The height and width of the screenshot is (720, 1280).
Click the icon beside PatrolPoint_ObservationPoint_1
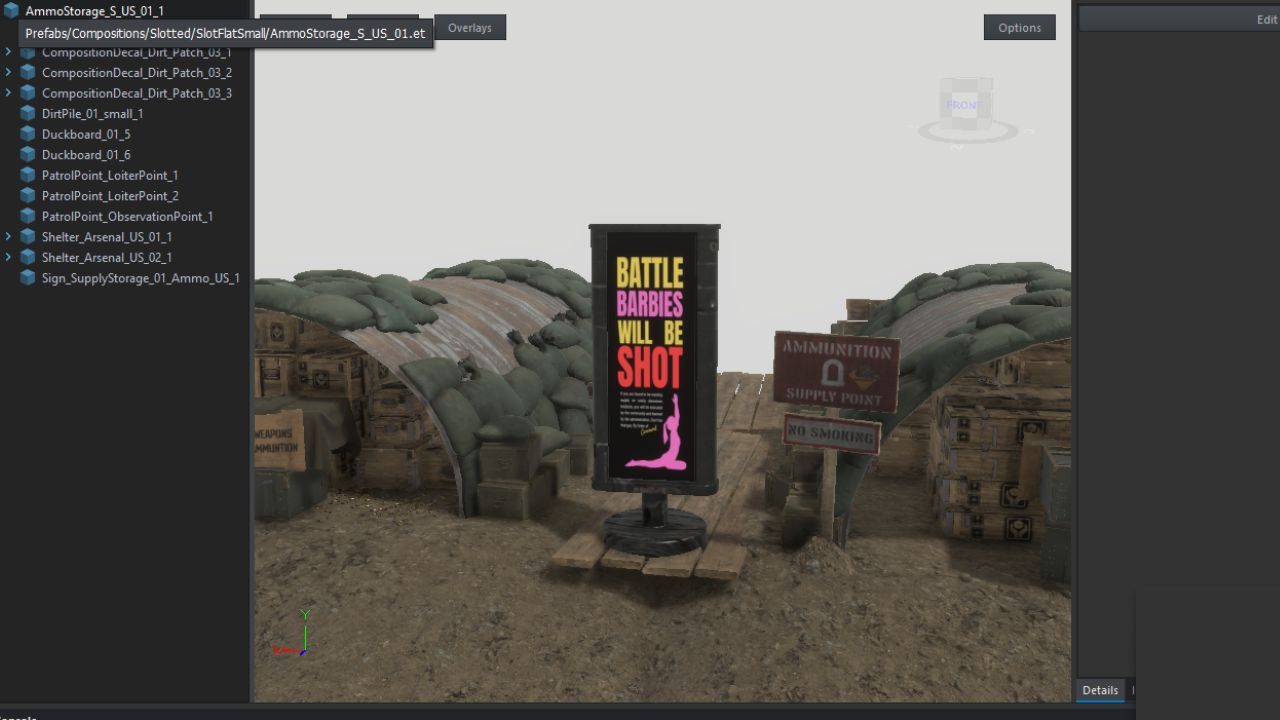[x=26, y=216]
